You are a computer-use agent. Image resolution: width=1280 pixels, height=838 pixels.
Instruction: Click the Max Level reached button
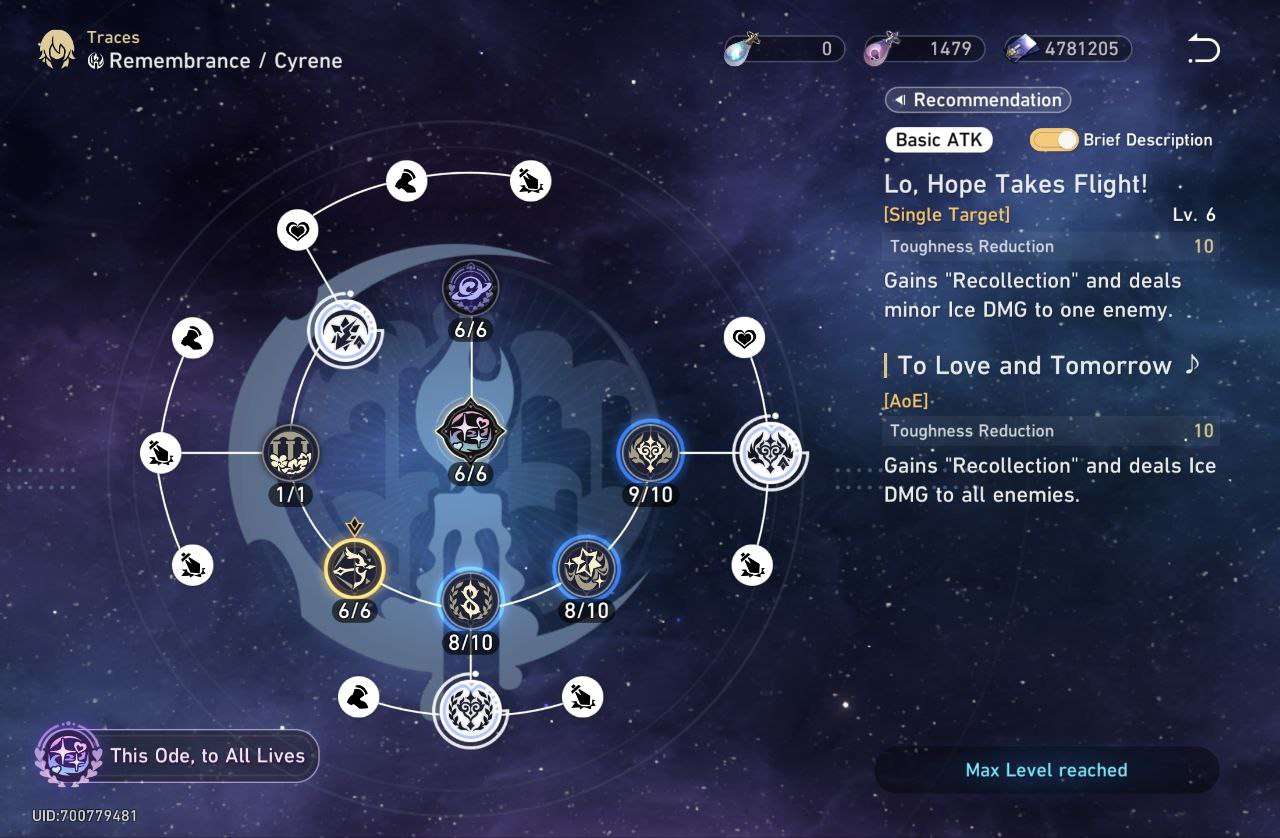(1046, 770)
